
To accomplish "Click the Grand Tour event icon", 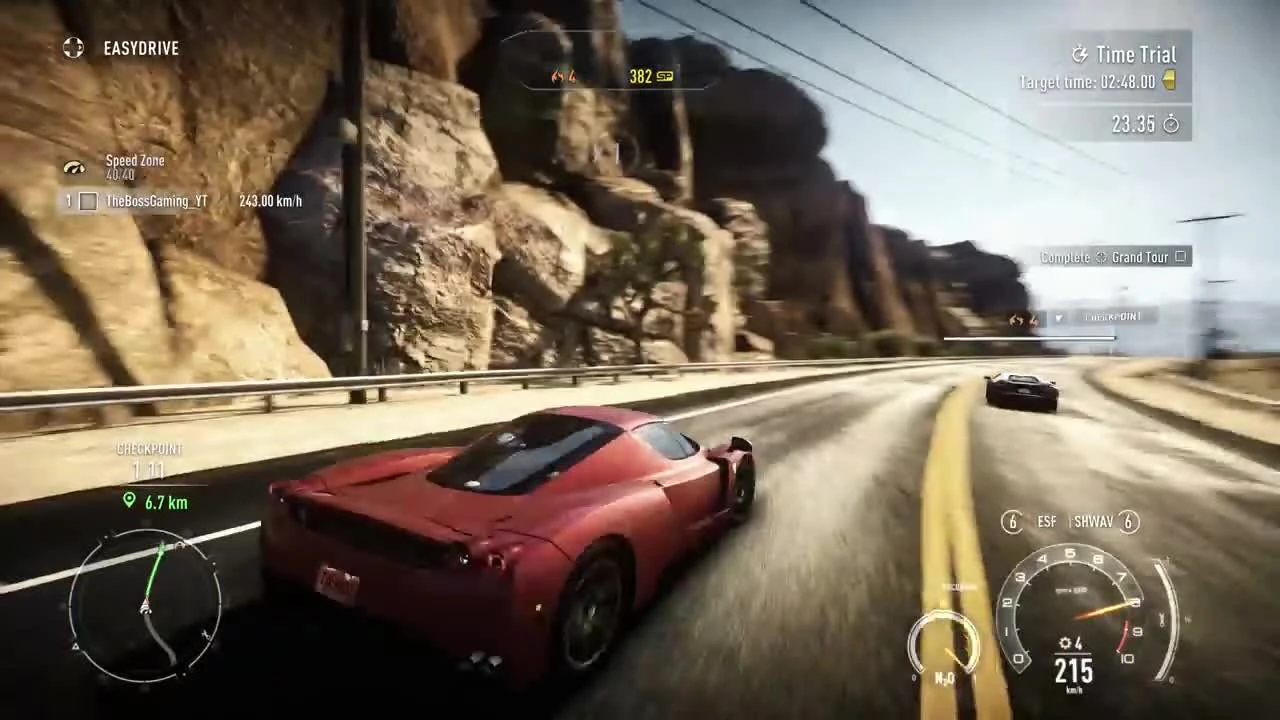I will pyautogui.click(x=1103, y=257).
